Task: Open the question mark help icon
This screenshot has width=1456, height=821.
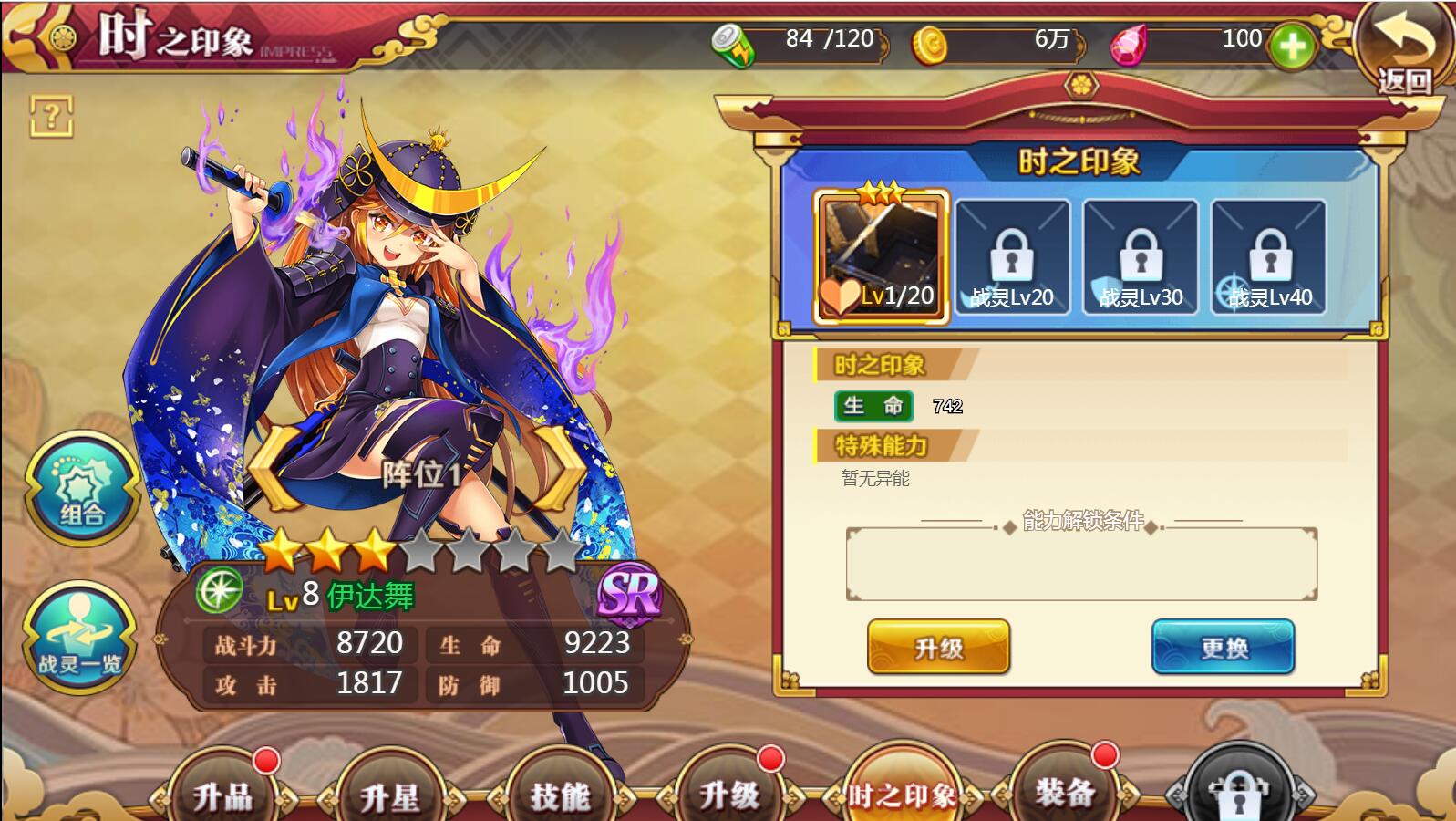Action: tap(51, 116)
